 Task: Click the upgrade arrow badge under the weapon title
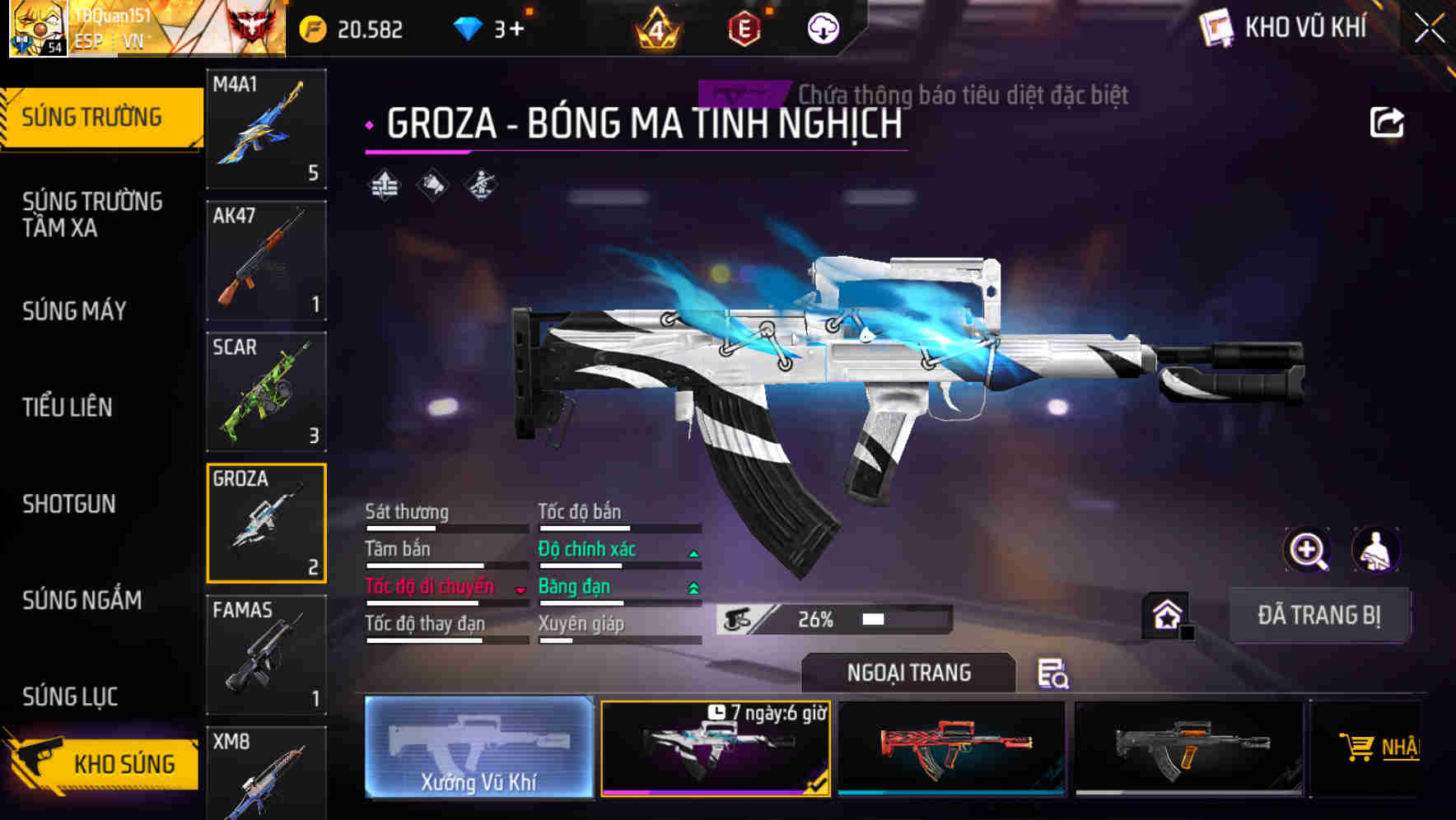tap(384, 185)
